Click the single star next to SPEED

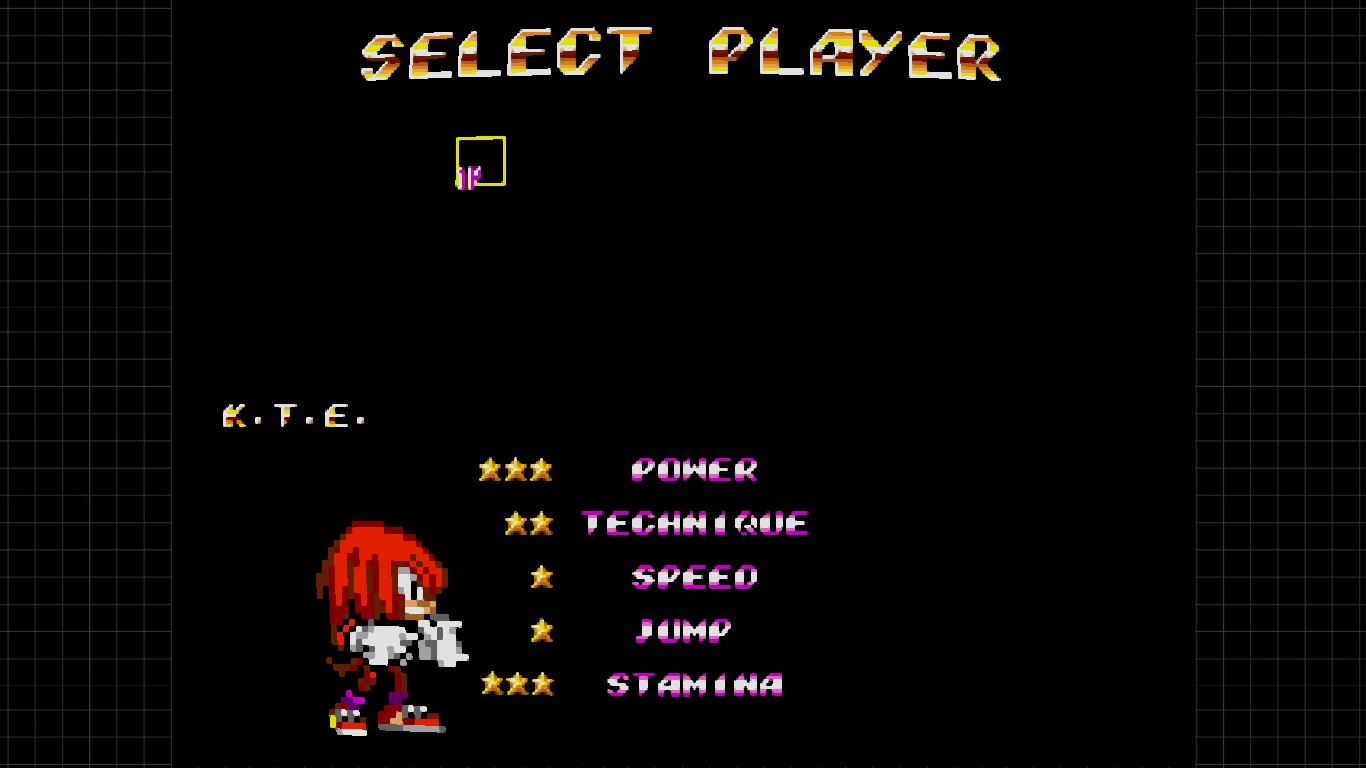540,576
